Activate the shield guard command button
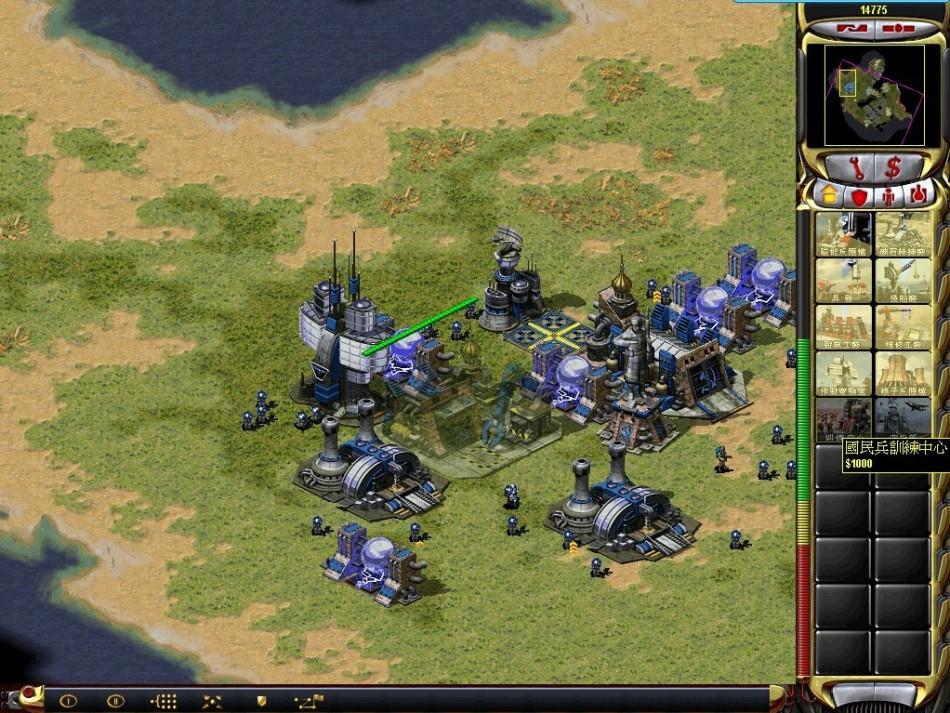Screen dimensions: 950x713 [x=262, y=700]
